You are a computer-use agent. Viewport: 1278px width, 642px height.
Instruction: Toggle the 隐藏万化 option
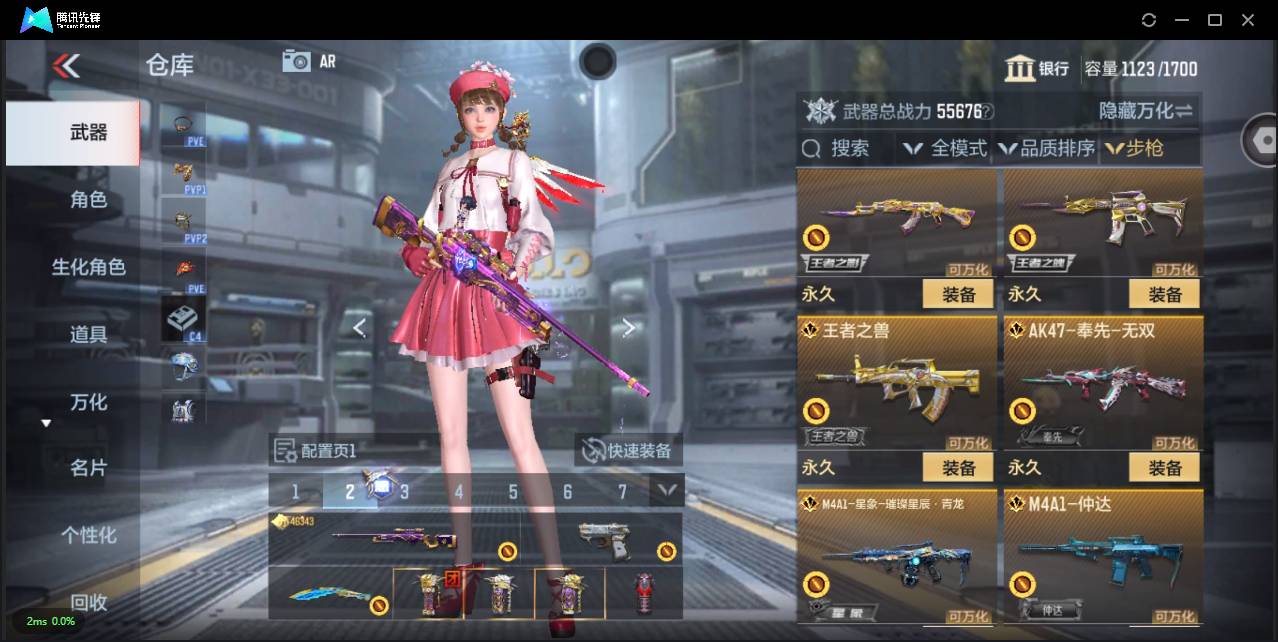(x=1146, y=111)
